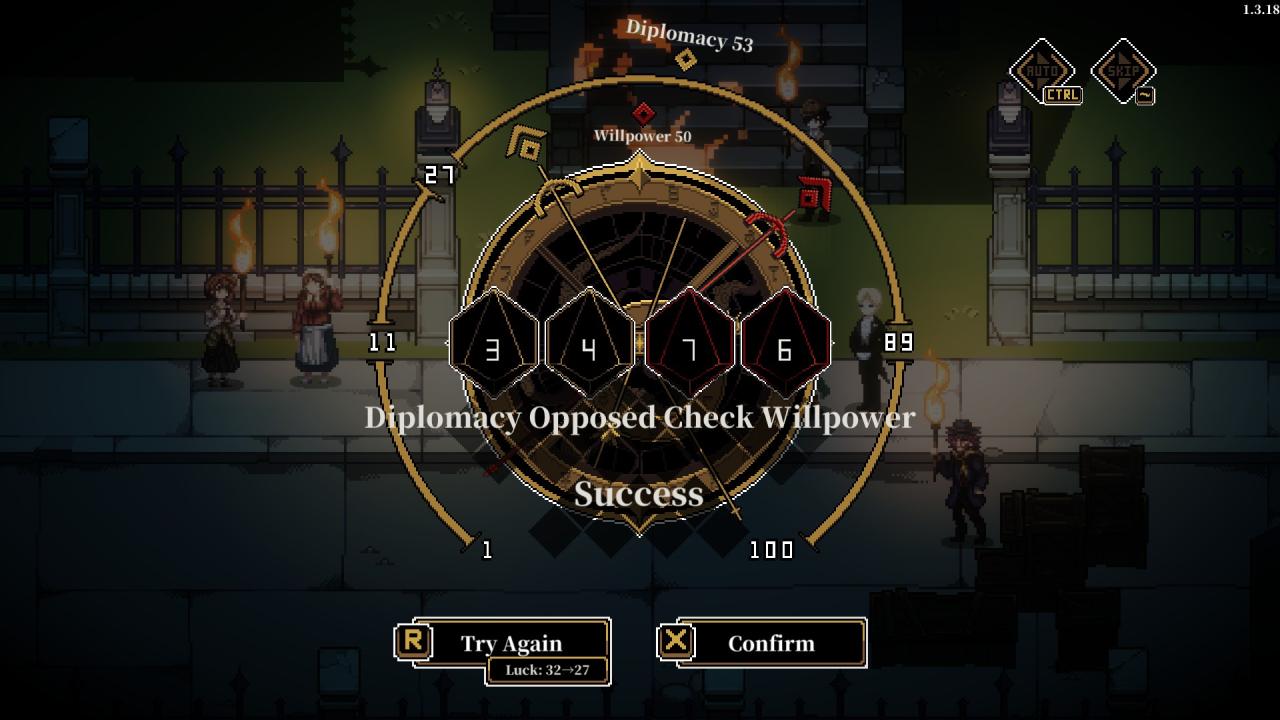This screenshot has width=1280, height=720.
Task: Toggle the Auto diamond button
Action: 1041,70
